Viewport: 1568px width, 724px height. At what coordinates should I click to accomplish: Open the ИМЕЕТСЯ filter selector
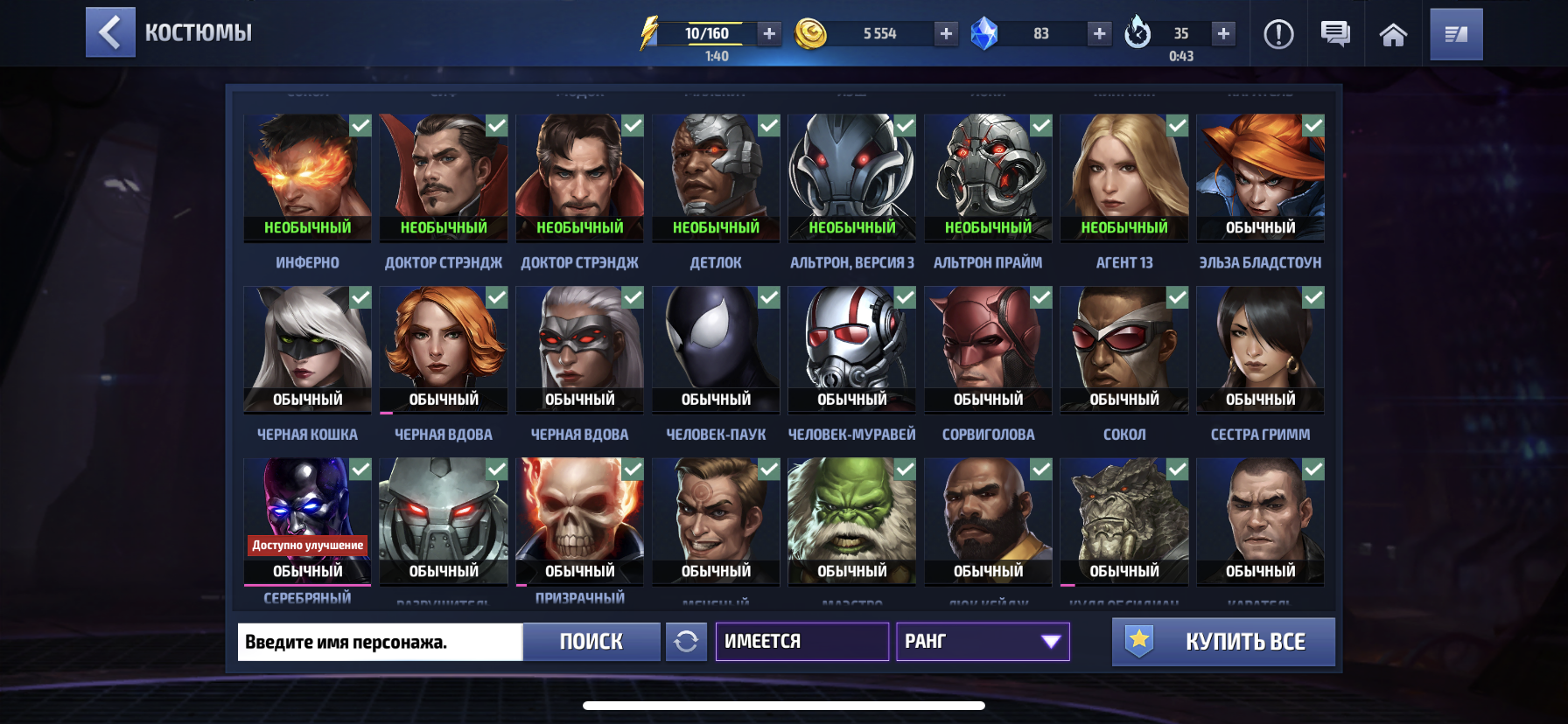coord(801,641)
